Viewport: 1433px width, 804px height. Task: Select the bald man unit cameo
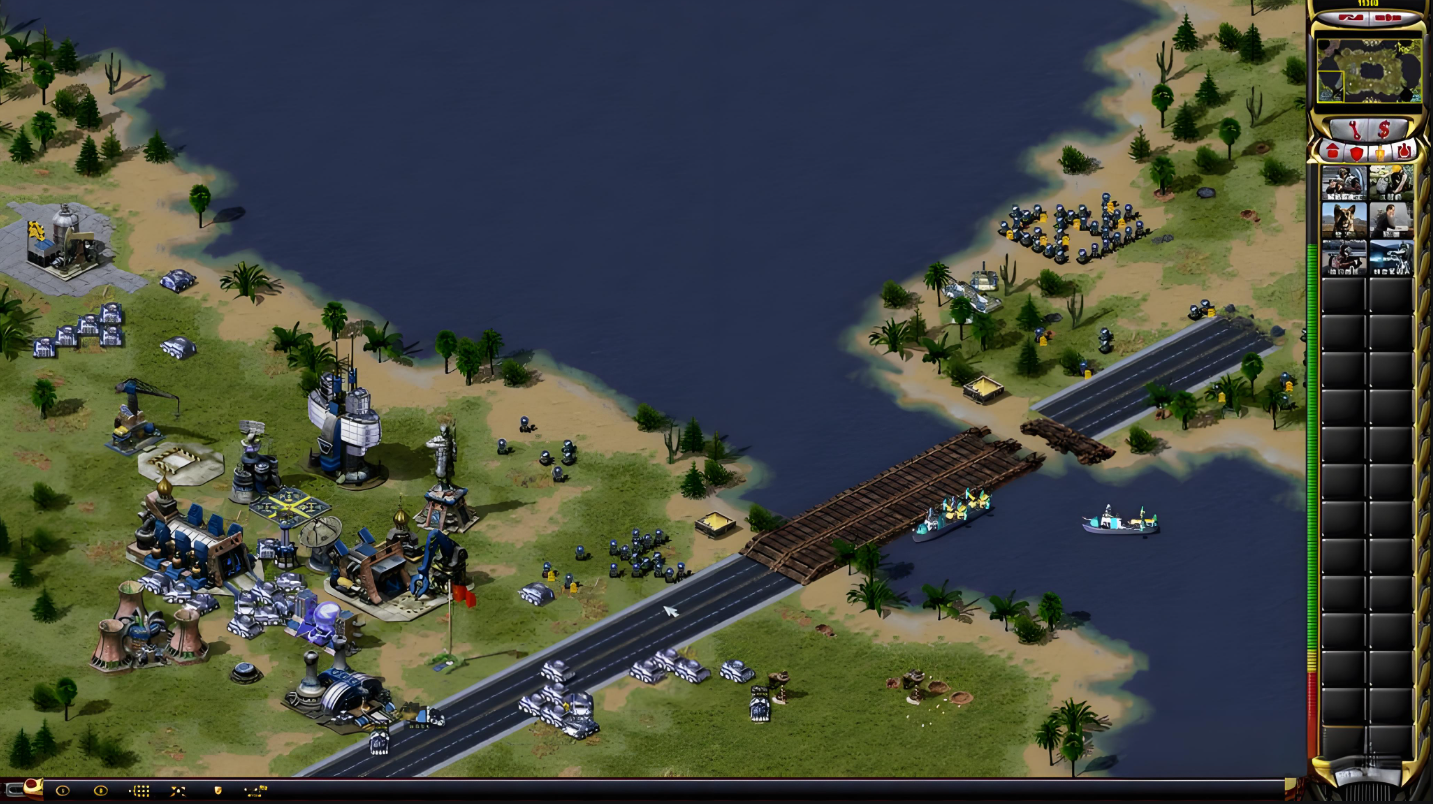click(x=1390, y=219)
